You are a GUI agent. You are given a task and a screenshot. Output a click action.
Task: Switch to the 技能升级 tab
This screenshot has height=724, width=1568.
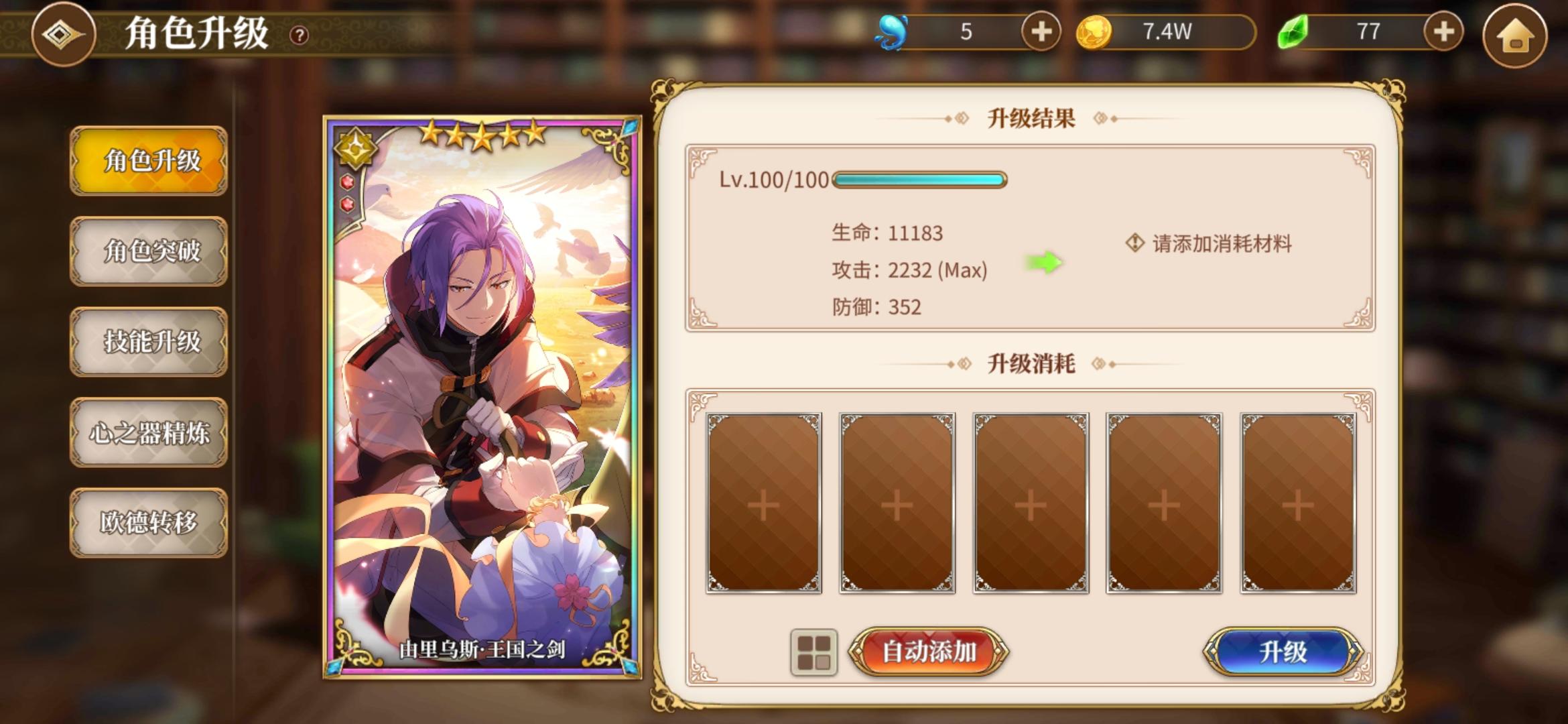click(149, 342)
